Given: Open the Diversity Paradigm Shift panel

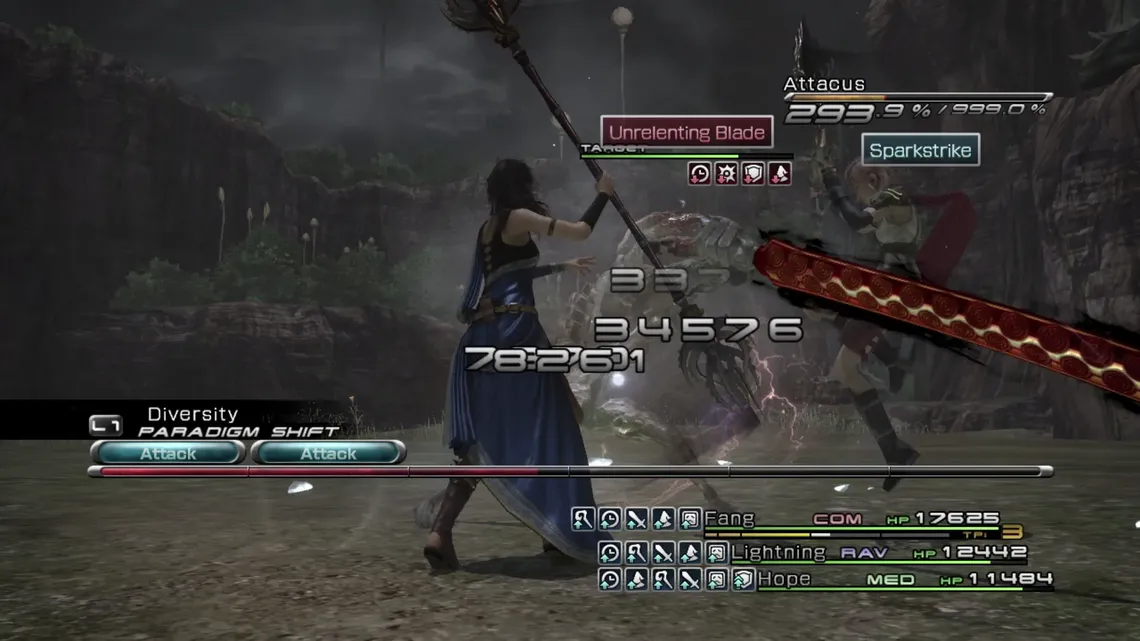Looking at the screenshot, I should [x=190, y=421].
